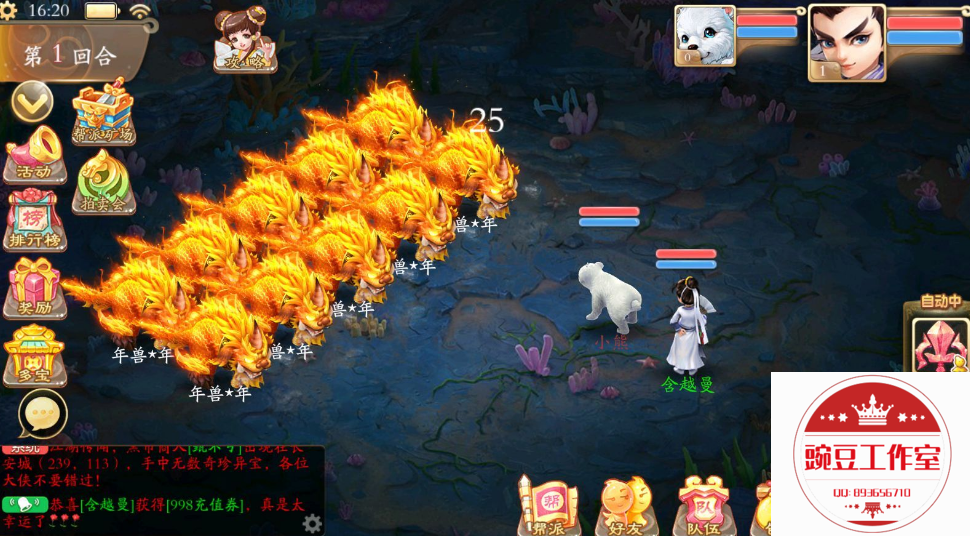This screenshot has height=536, width=970.
Task: Open the chat speech bubble button
Action: pyautogui.click(x=43, y=413)
